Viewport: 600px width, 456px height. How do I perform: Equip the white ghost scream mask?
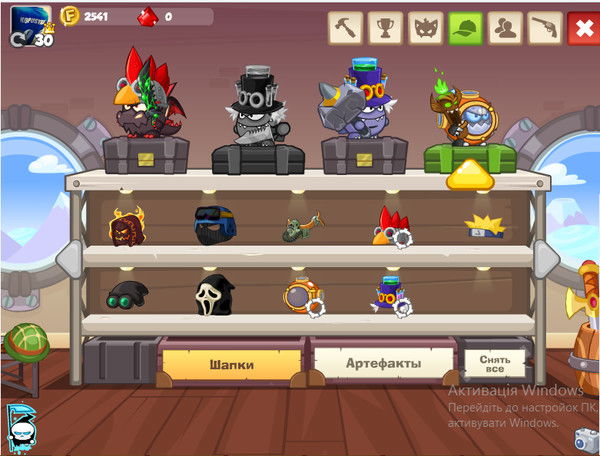(x=213, y=294)
